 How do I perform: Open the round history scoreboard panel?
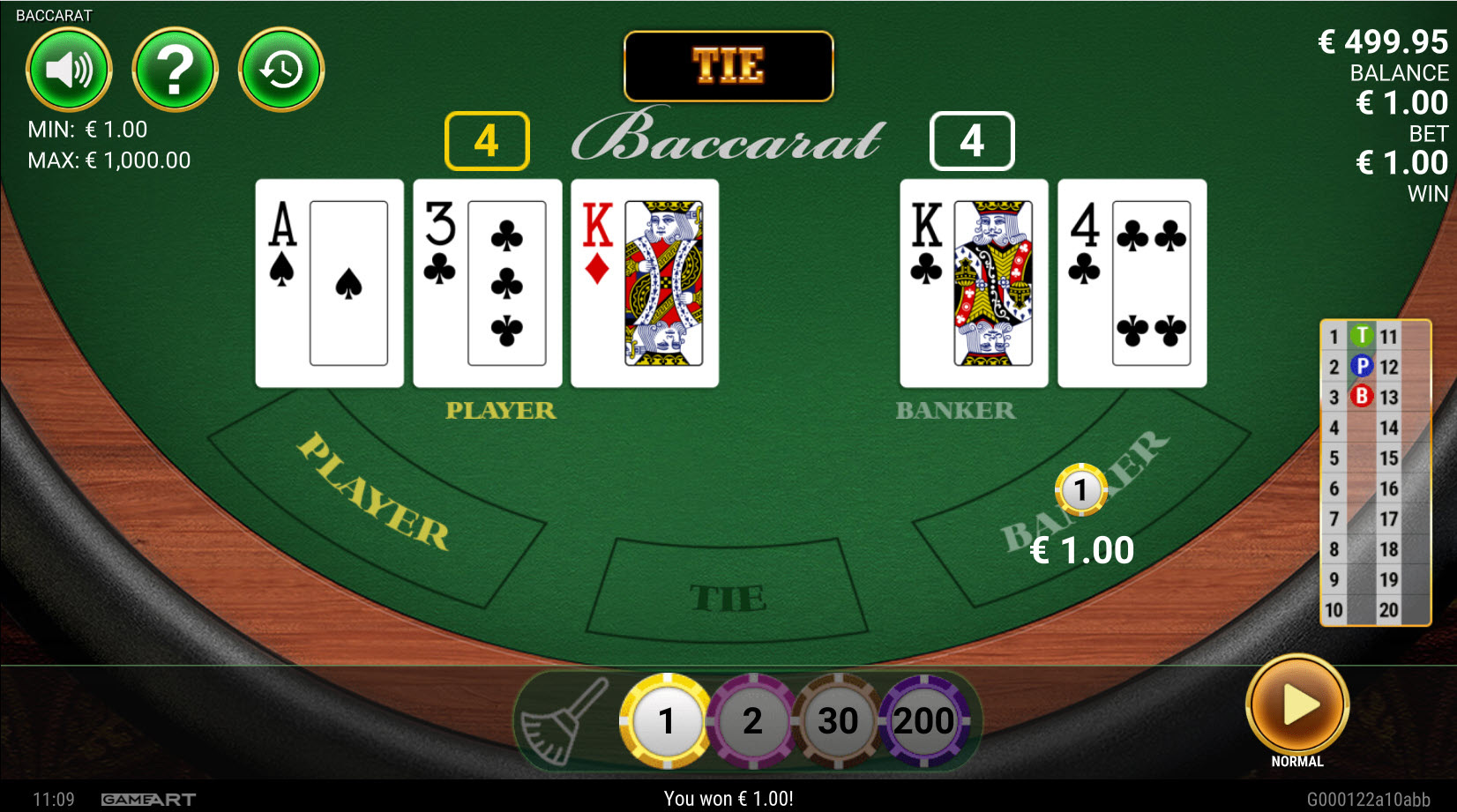click(1374, 473)
